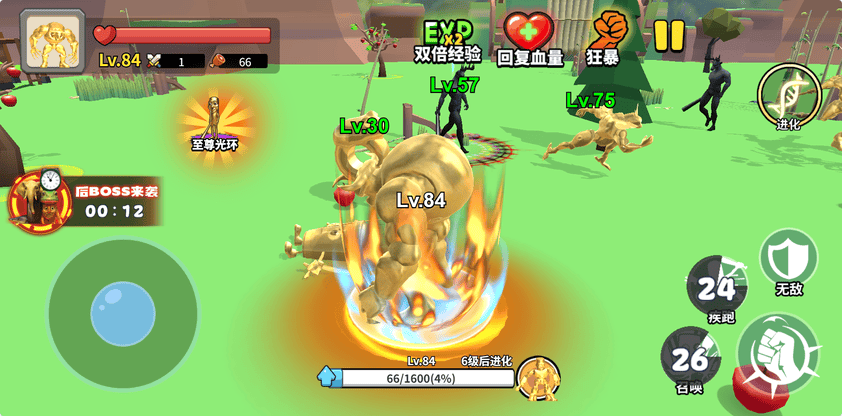This screenshot has width=842, height=416.
Task: Use the sprint (疾跑) skill button
Action: point(717,287)
